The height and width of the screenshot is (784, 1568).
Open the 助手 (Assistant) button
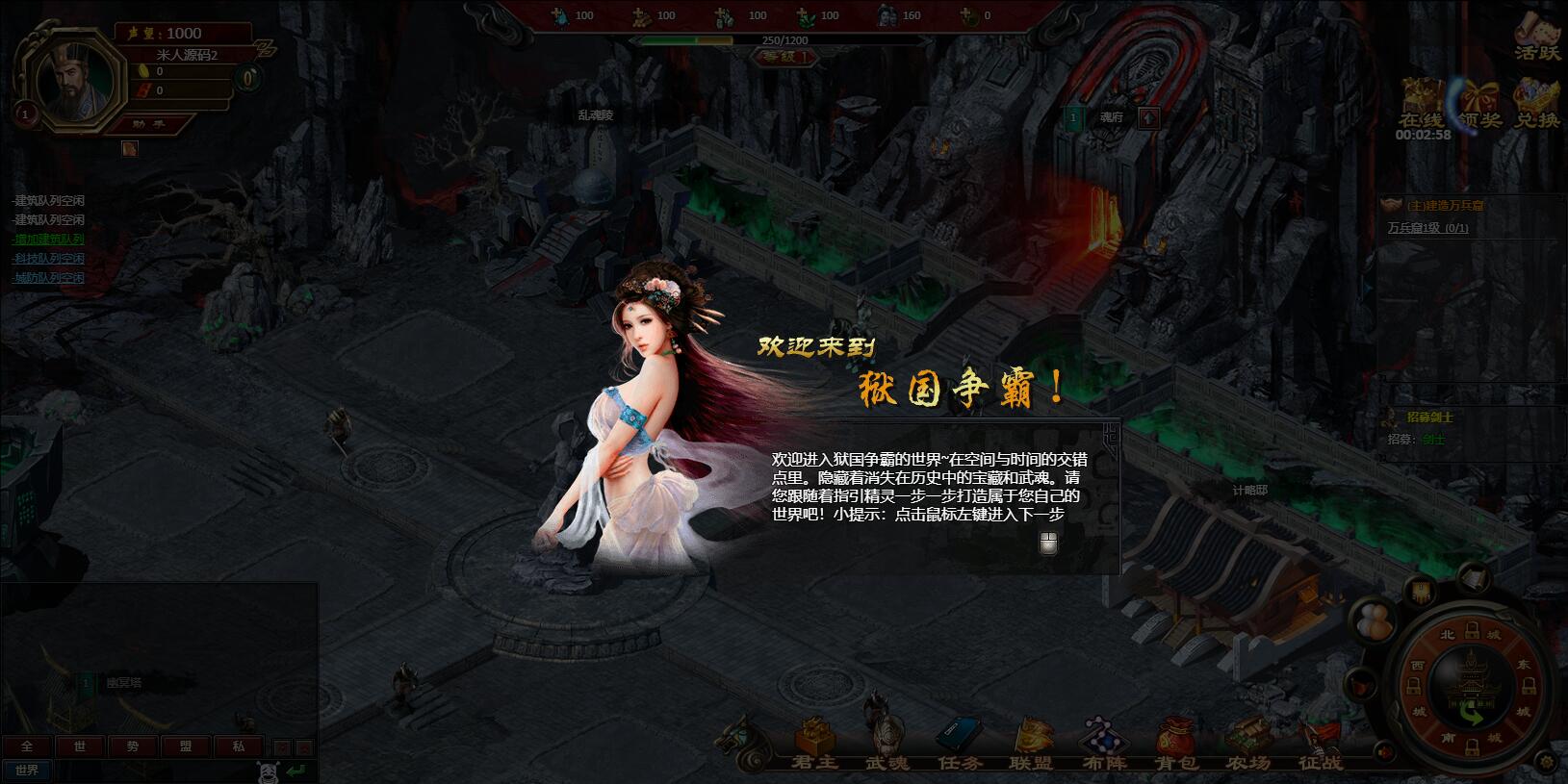pyautogui.click(x=150, y=123)
